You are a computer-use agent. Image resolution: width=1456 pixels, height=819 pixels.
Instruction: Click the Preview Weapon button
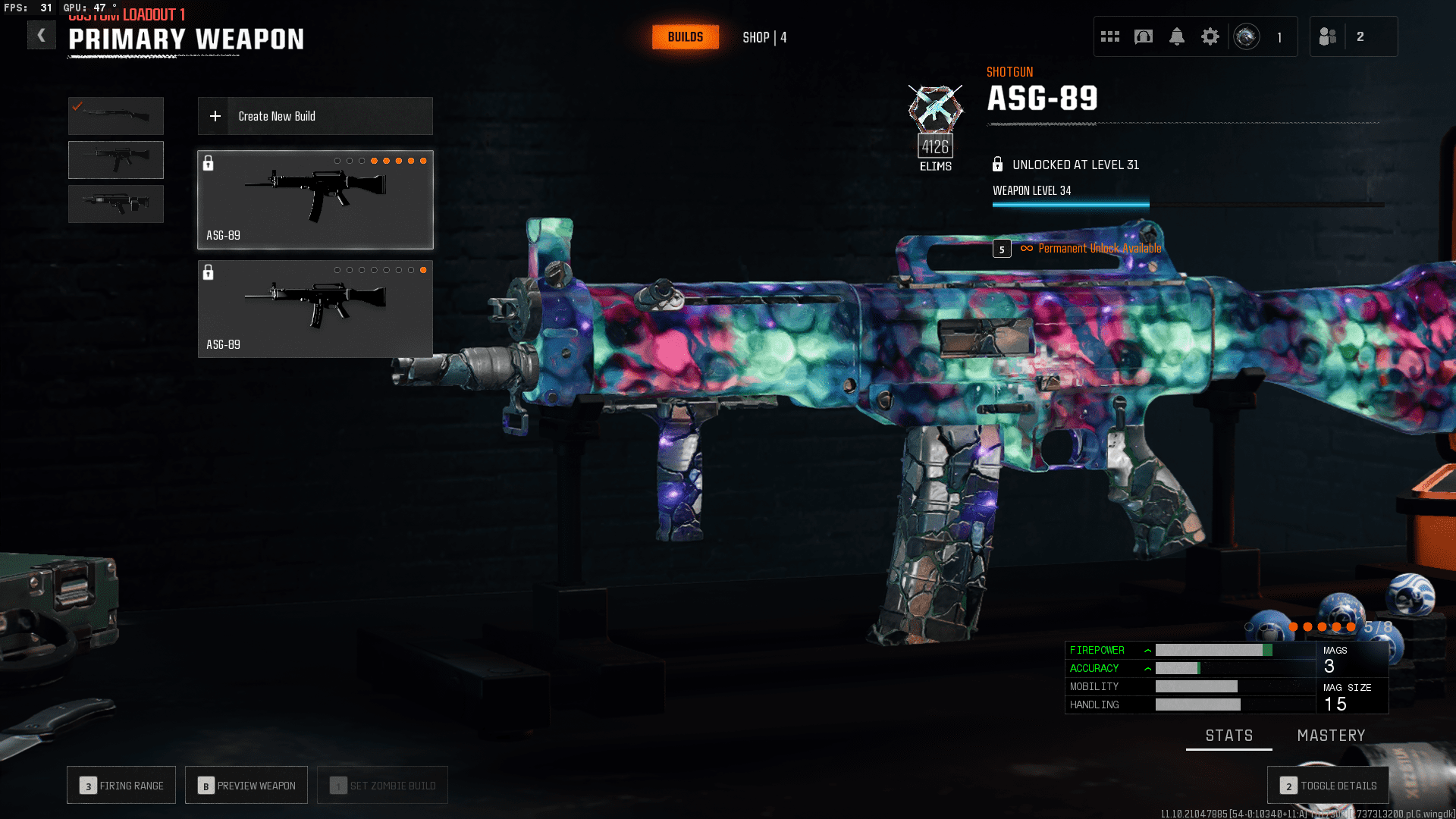[246, 786]
